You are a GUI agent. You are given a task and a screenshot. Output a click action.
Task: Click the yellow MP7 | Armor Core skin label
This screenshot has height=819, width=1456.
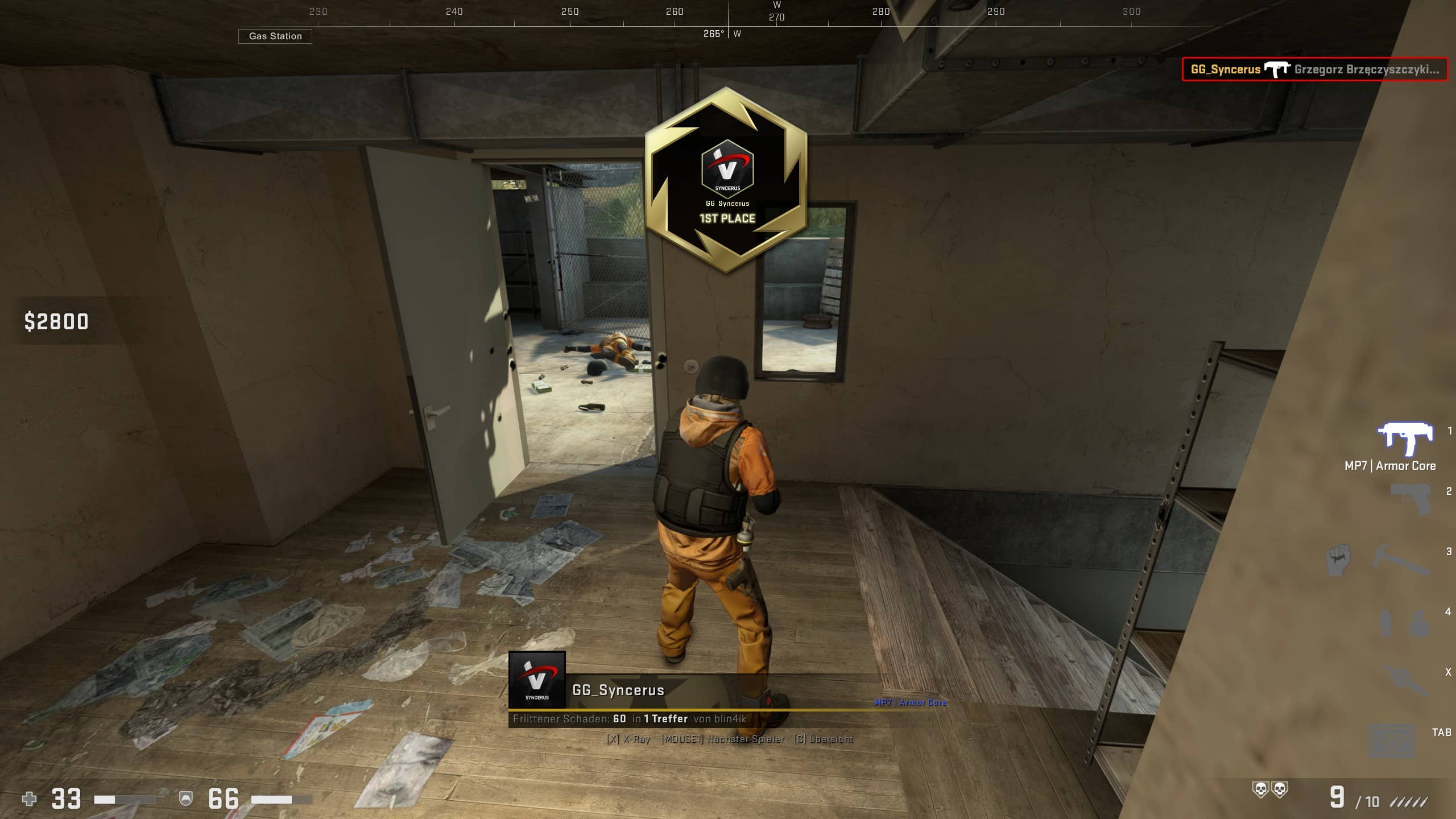(x=910, y=703)
